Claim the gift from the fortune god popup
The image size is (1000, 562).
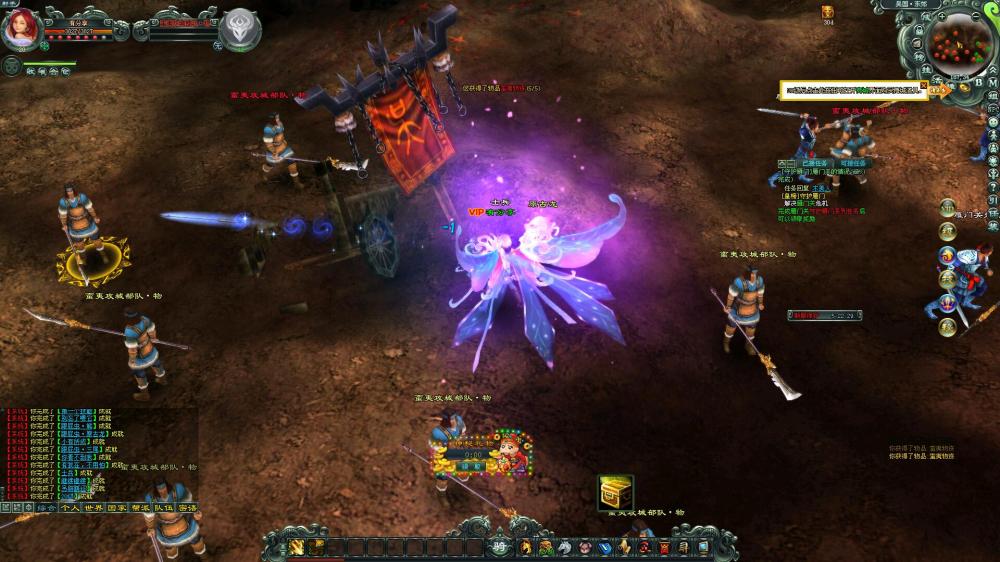pos(471,465)
